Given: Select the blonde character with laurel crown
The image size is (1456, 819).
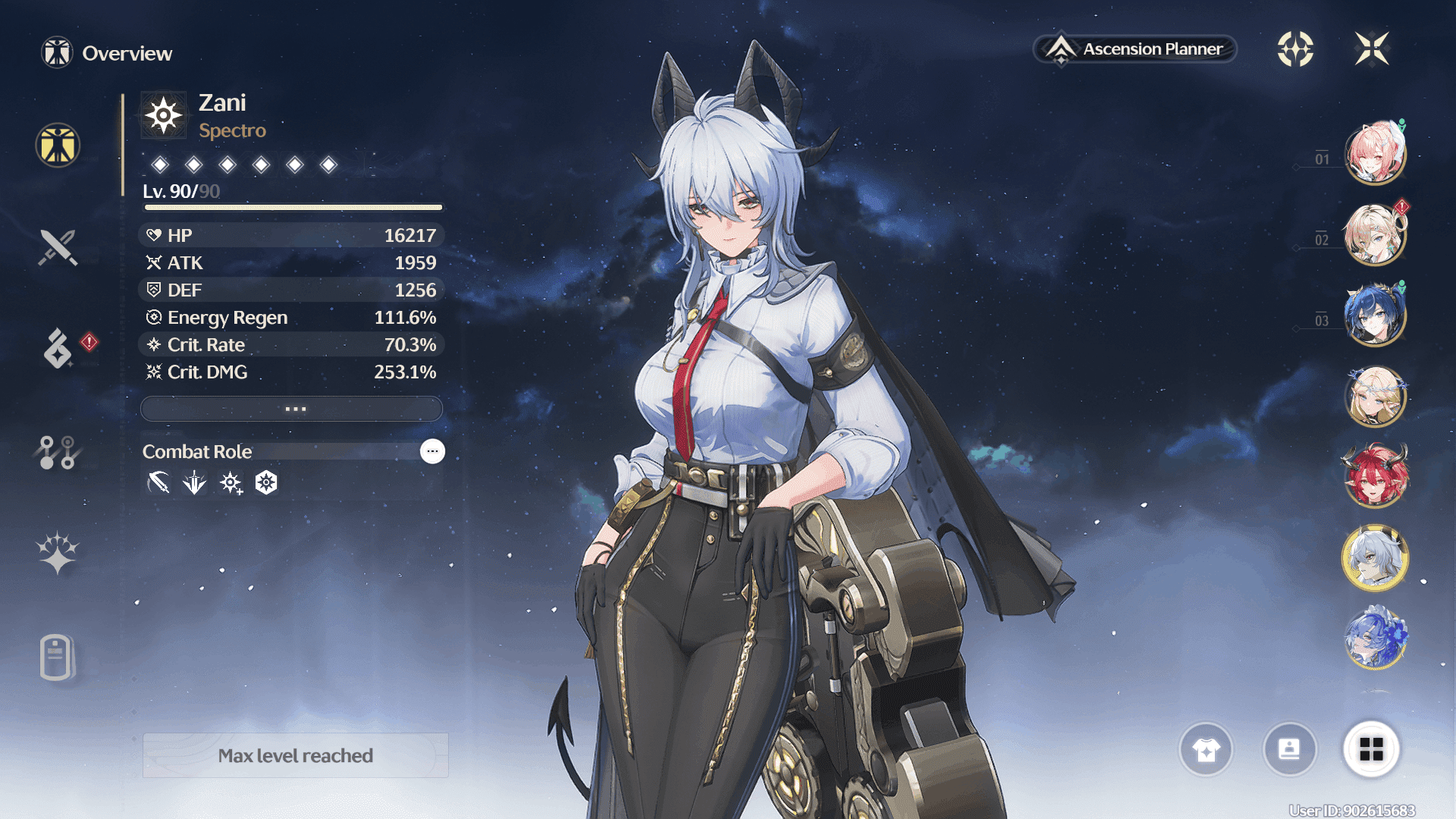Looking at the screenshot, I should [1375, 396].
